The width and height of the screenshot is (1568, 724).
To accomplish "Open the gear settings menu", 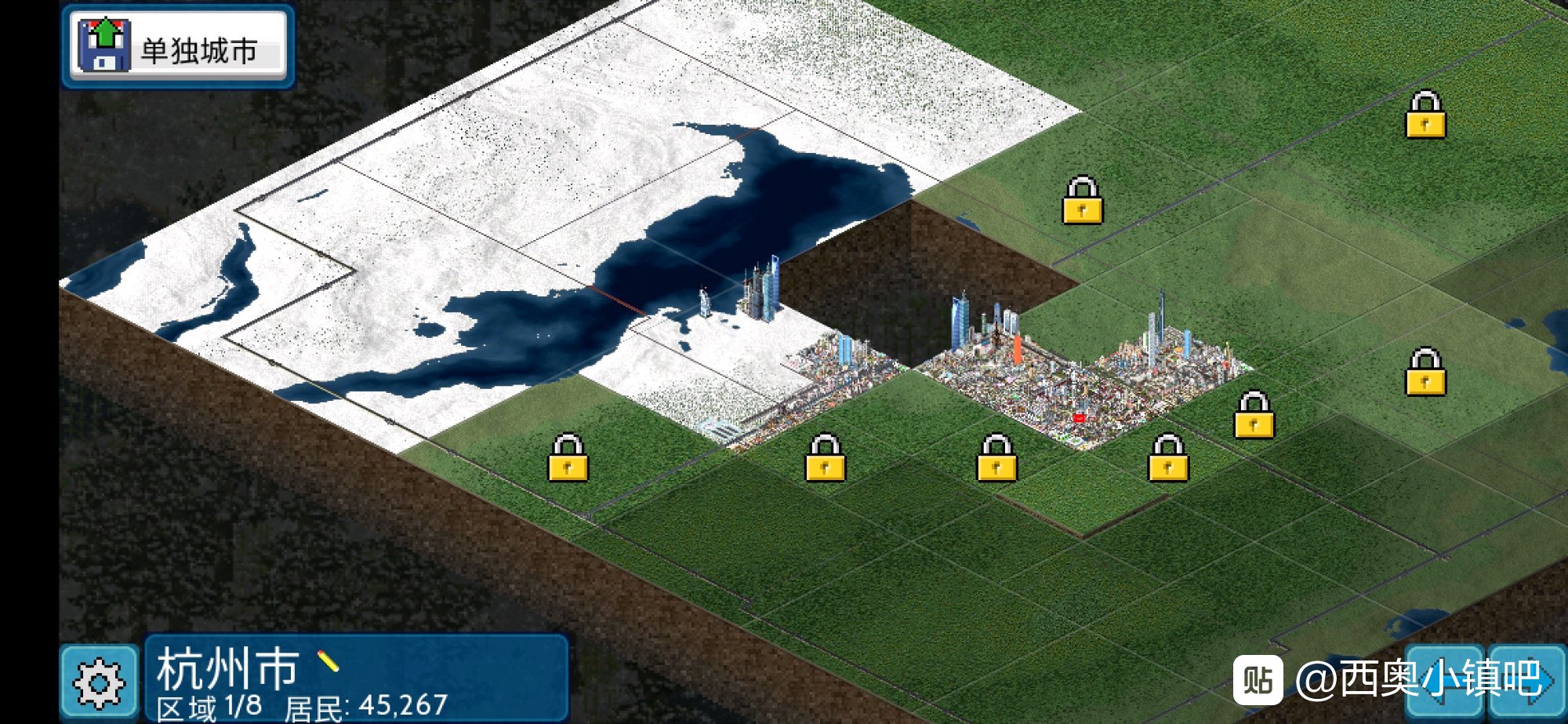I will 99,682.
